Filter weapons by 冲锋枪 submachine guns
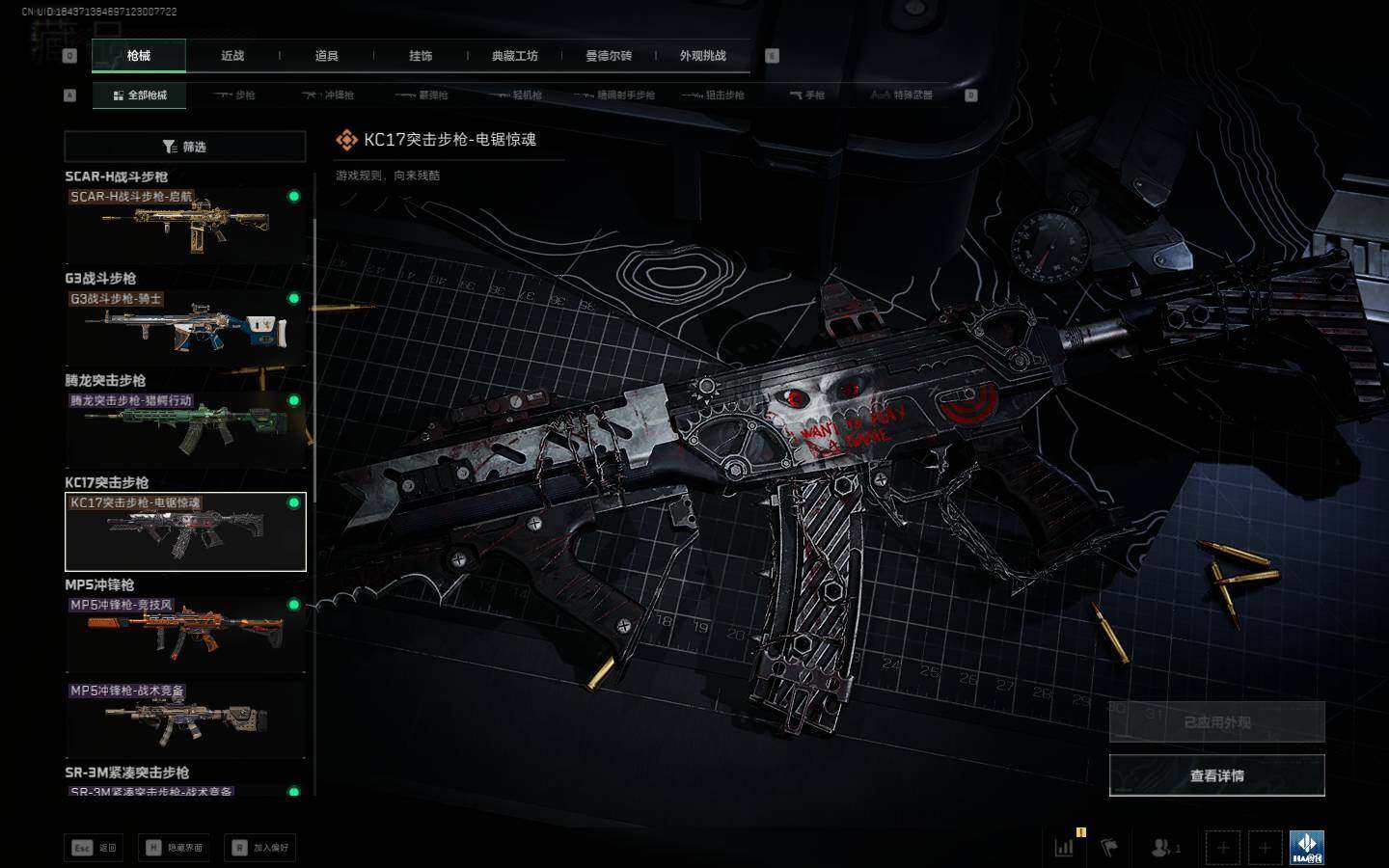This screenshot has height=868, width=1389. click(329, 95)
